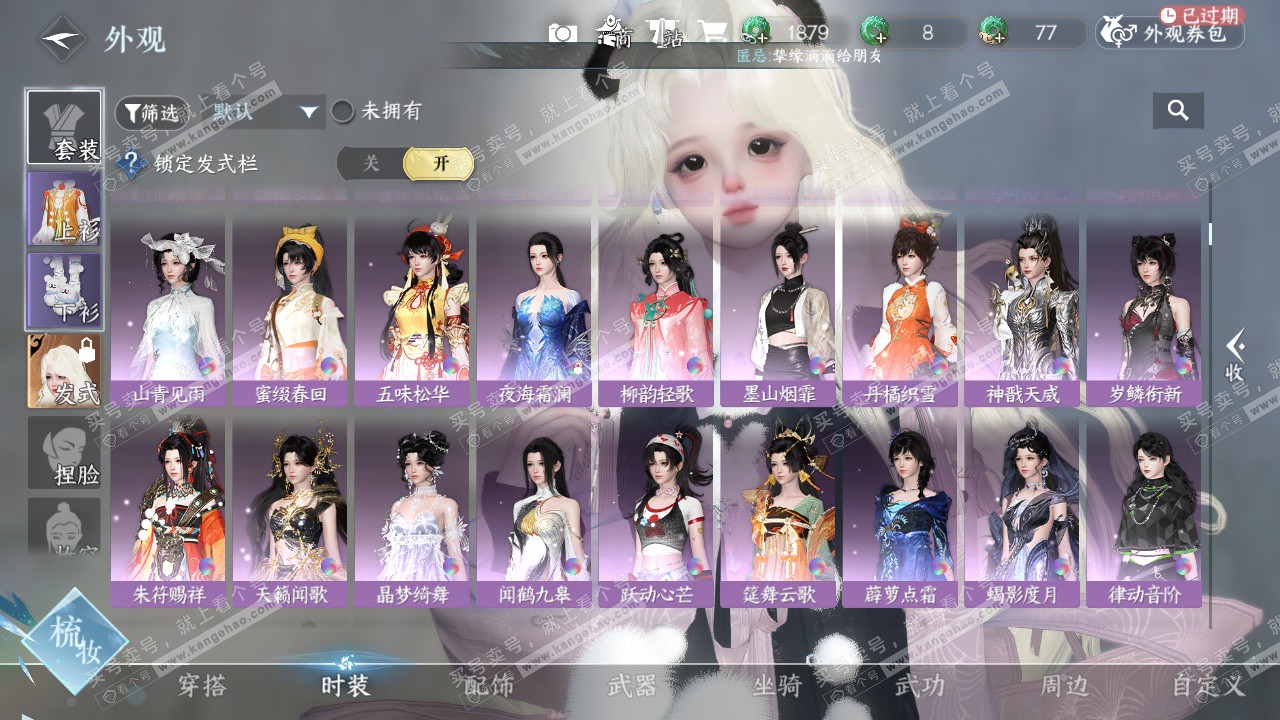Image resolution: width=1280 pixels, height=720 pixels.
Task: Switch 锁定发式栏 toggle to 关
Action: click(371, 164)
